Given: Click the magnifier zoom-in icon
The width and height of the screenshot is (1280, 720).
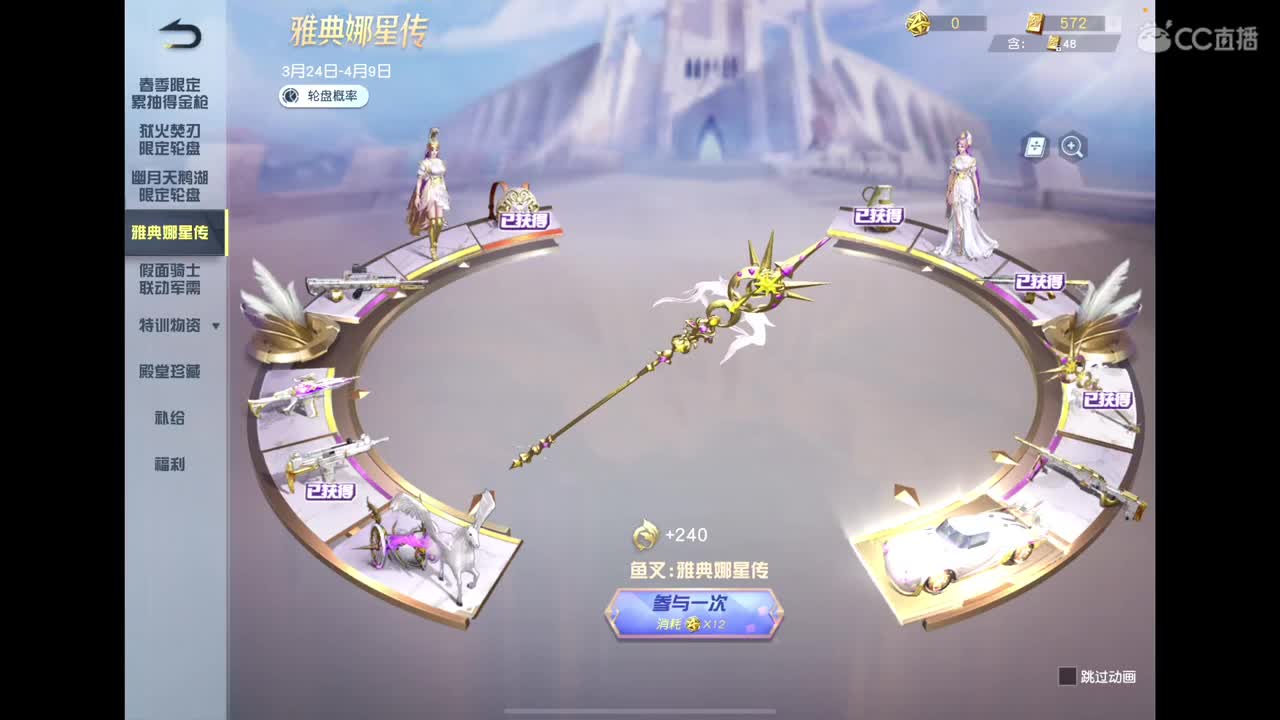Looking at the screenshot, I should coord(1071,147).
